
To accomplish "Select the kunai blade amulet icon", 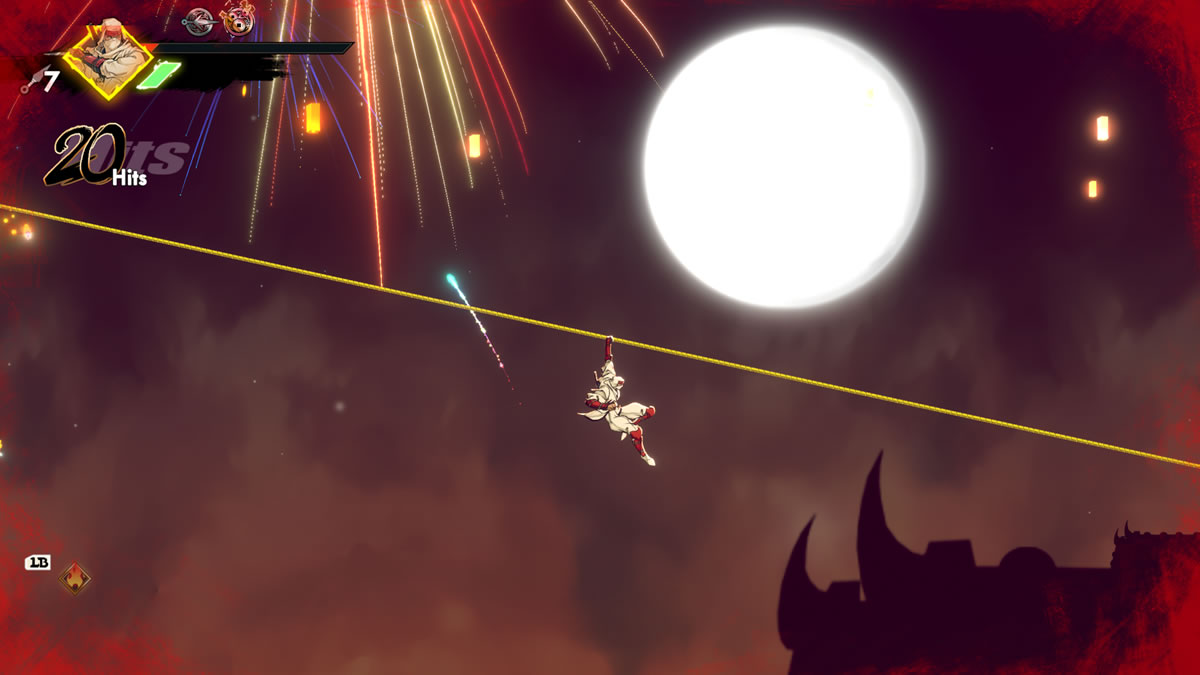I will tap(200, 20).
